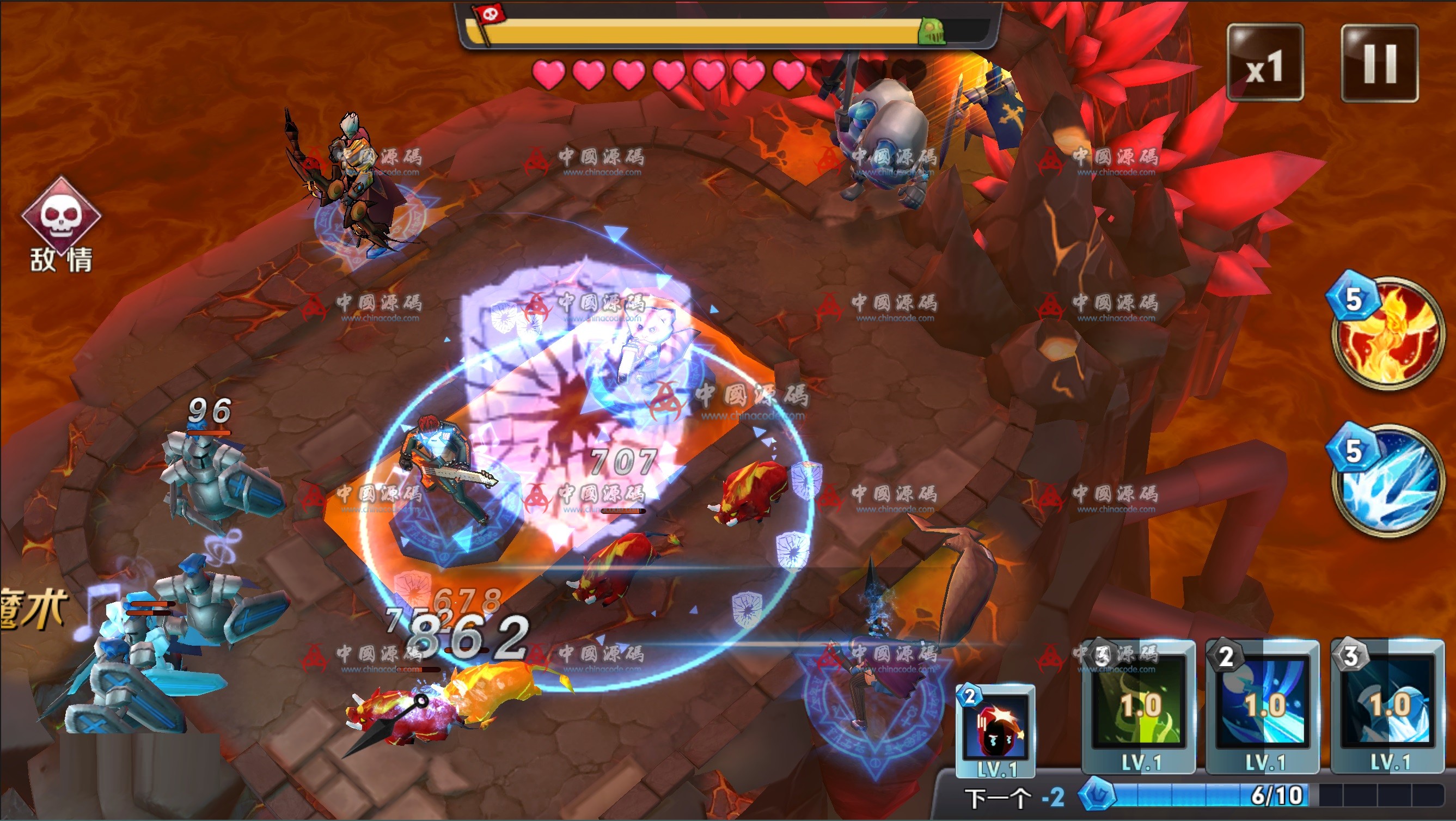Toggle the x1 game speed button

click(1265, 63)
